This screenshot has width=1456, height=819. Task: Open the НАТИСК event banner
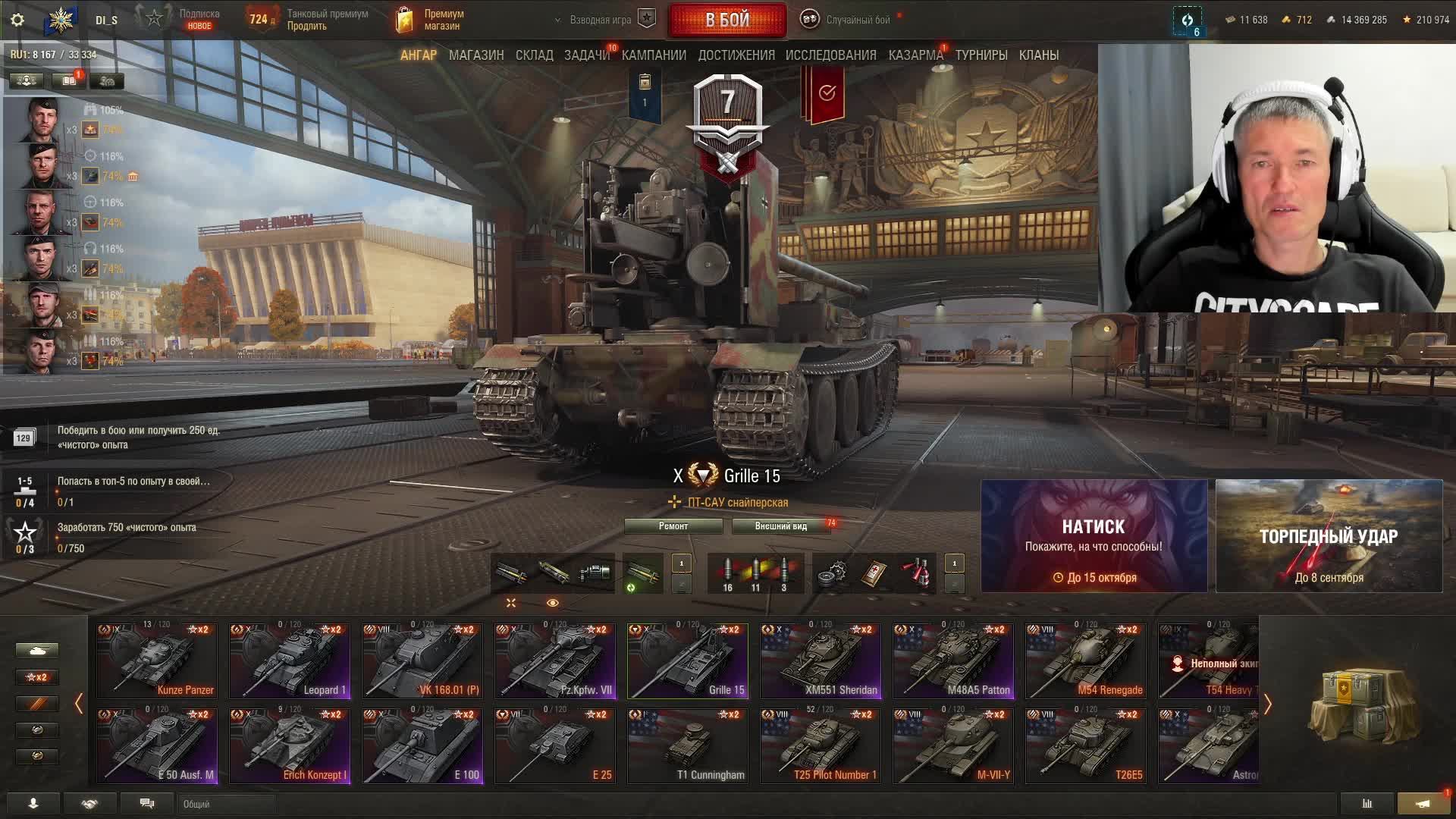[1094, 536]
